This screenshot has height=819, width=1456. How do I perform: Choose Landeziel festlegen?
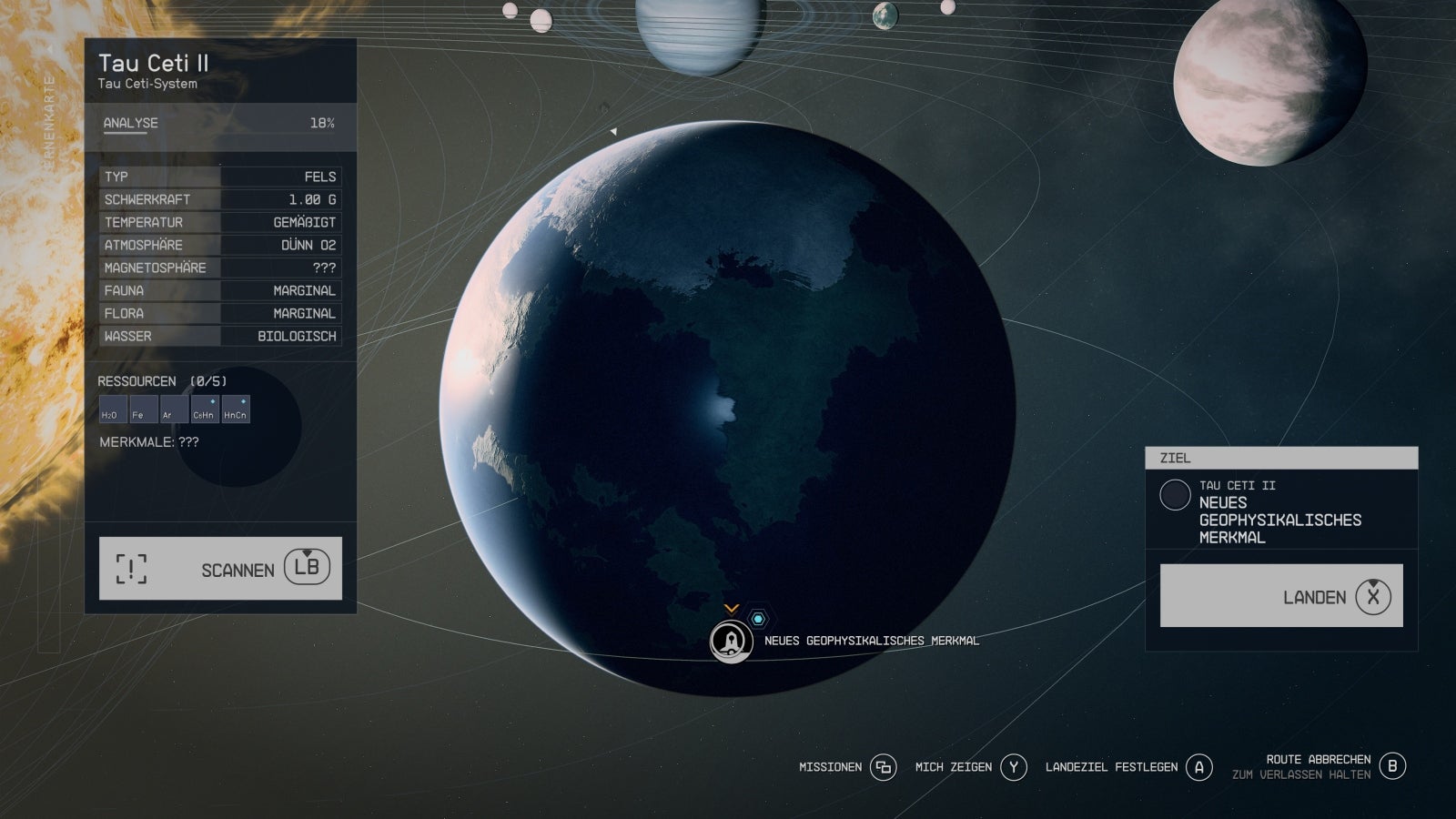(x=1128, y=767)
